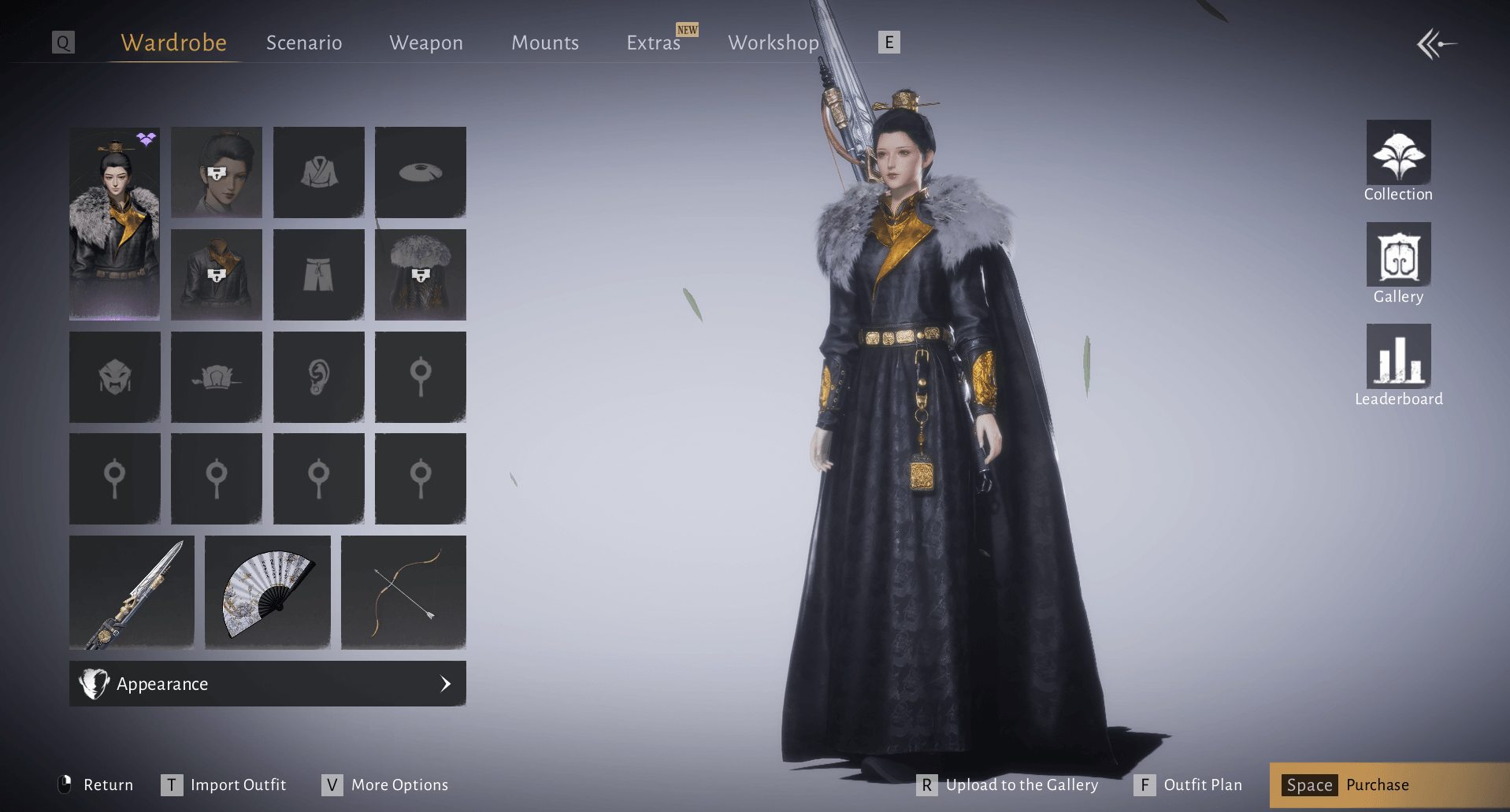This screenshot has width=1510, height=812.
Task: Expand the Appearance option
Action: click(x=268, y=684)
